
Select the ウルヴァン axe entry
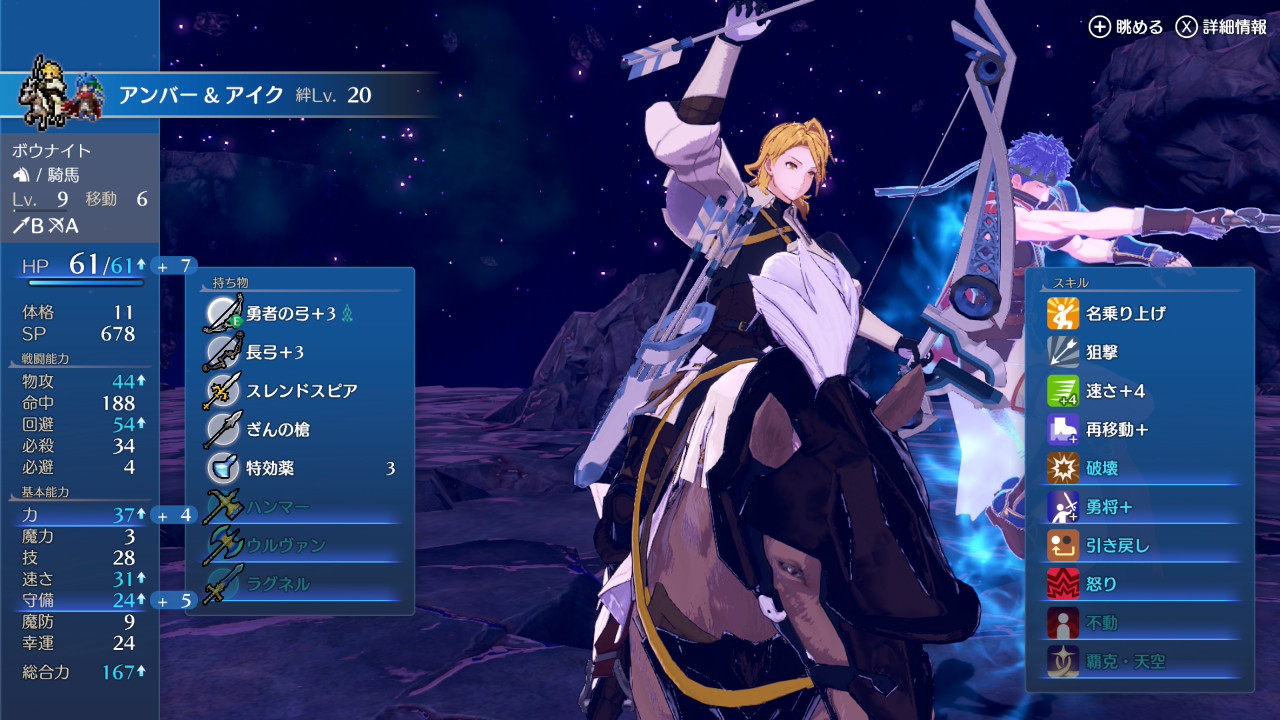tap(285, 545)
